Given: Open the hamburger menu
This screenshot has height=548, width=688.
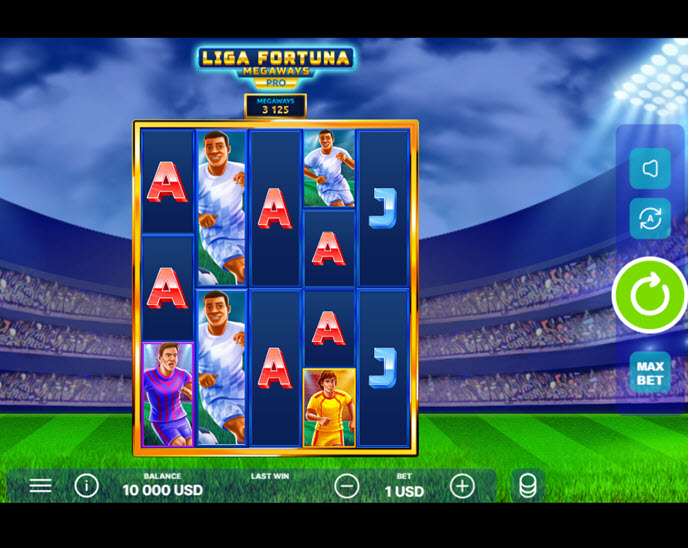Looking at the screenshot, I should pyautogui.click(x=40, y=486).
